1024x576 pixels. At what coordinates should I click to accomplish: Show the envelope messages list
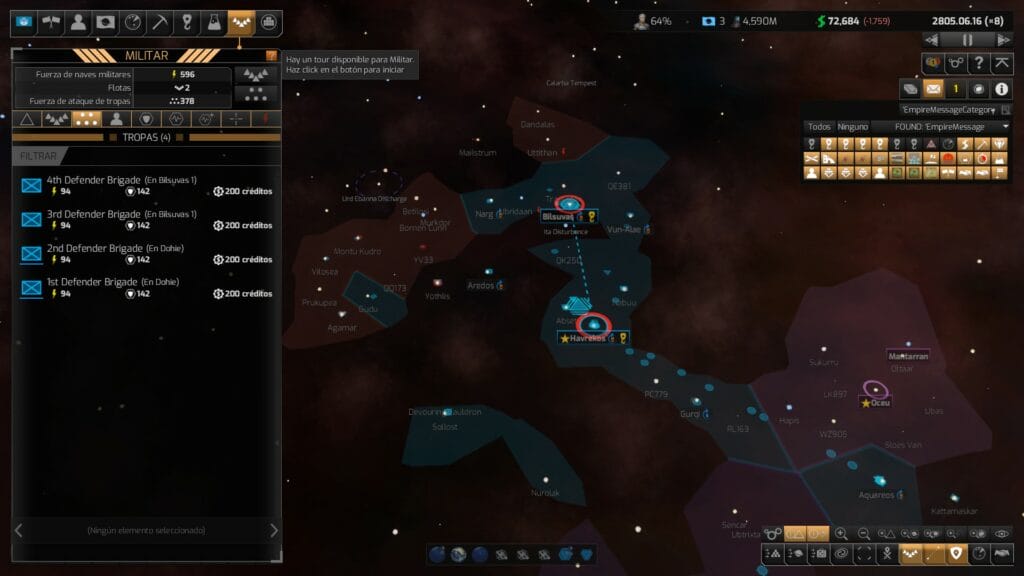pyautogui.click(x=932, y=89)
